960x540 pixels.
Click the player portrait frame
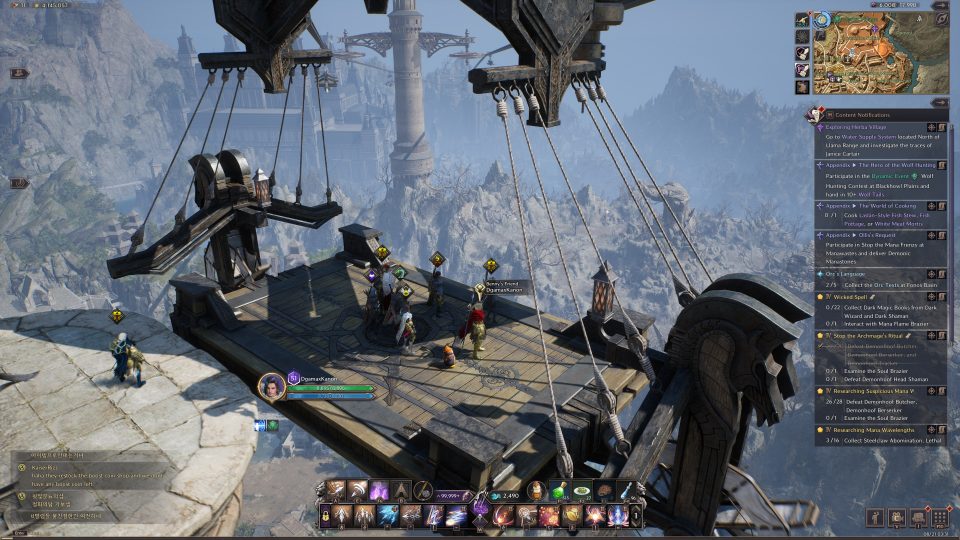271,386
